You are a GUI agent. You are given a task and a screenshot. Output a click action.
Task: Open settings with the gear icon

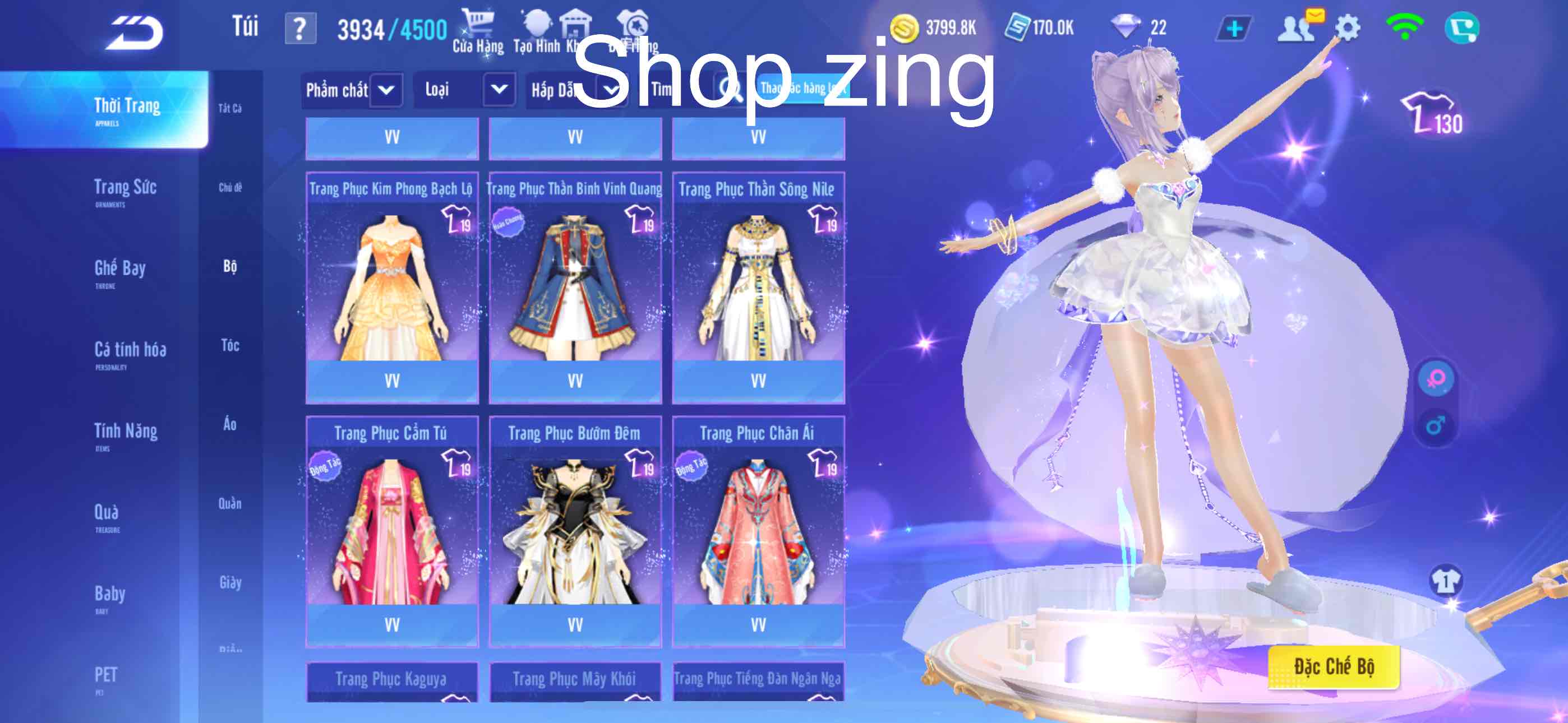click(1347, 28)
